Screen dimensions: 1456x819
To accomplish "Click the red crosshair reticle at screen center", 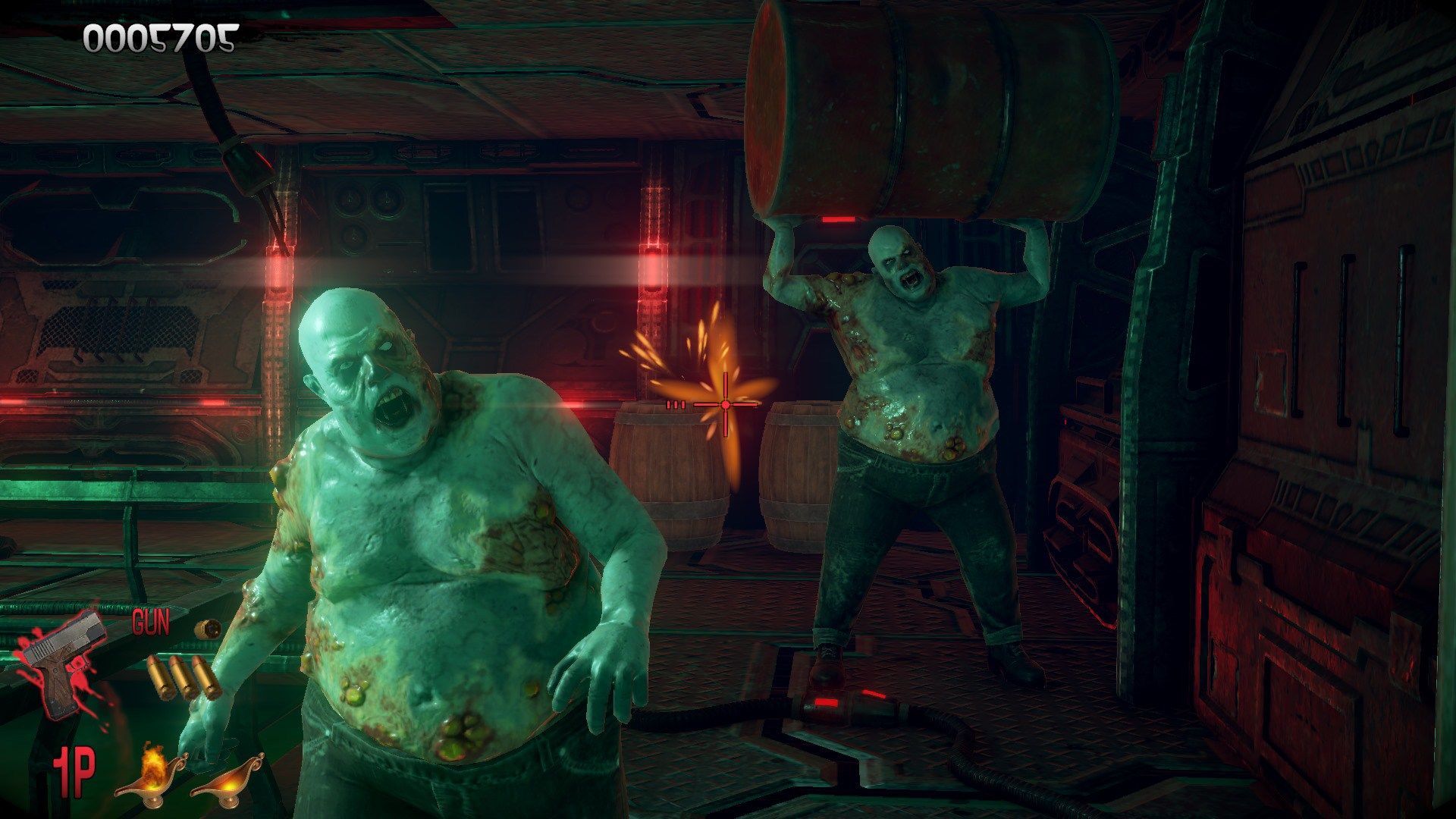I will click(x=725, y=406).
